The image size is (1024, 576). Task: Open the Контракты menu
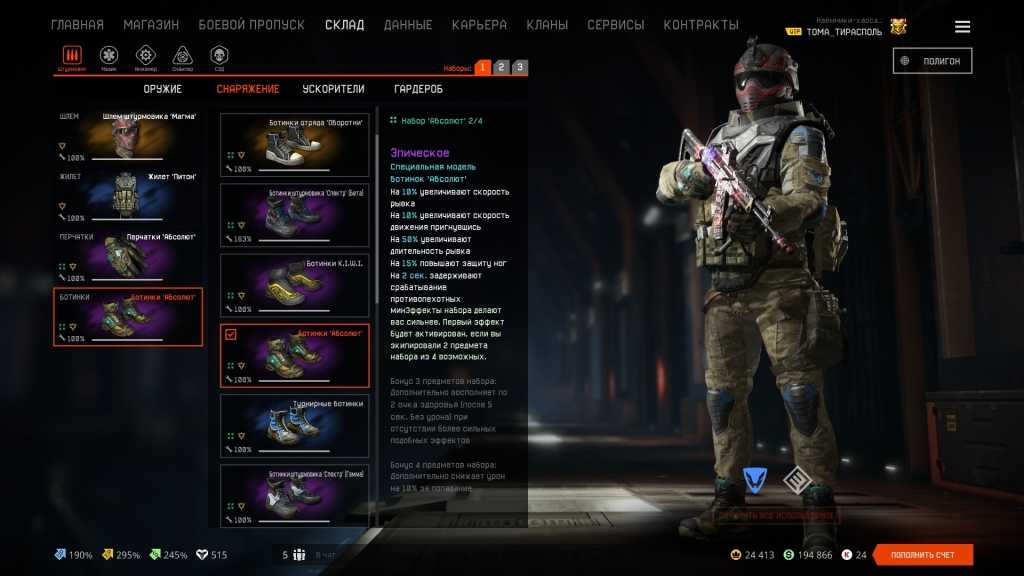point(701,25)
